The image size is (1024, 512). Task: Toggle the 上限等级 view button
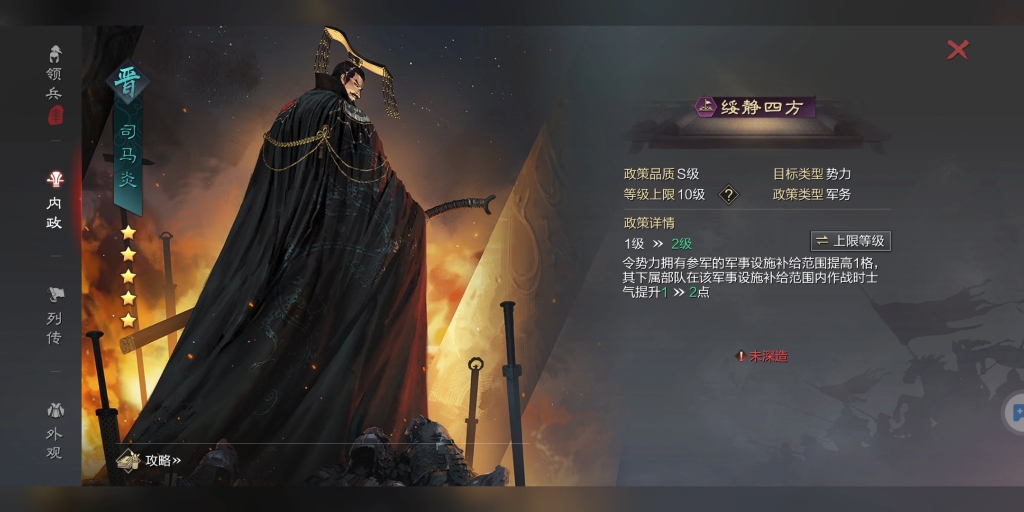[849, 241]
